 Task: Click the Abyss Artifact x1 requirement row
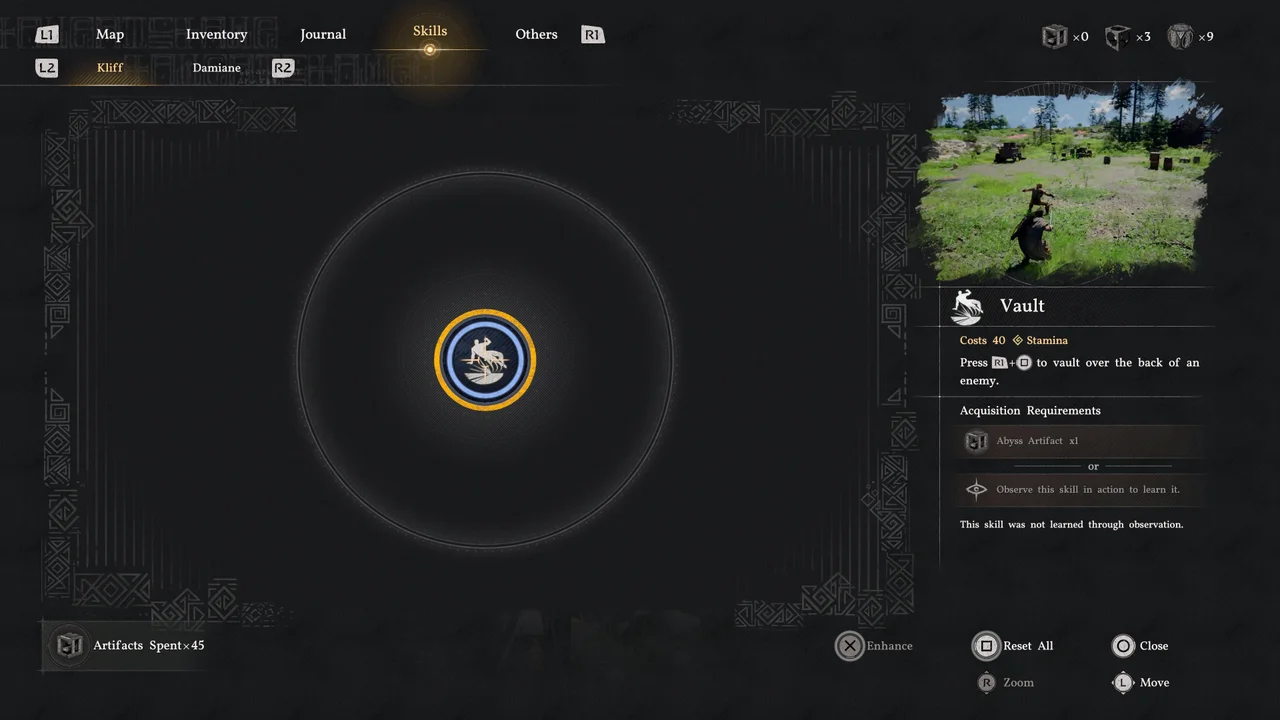point(1080,440)
